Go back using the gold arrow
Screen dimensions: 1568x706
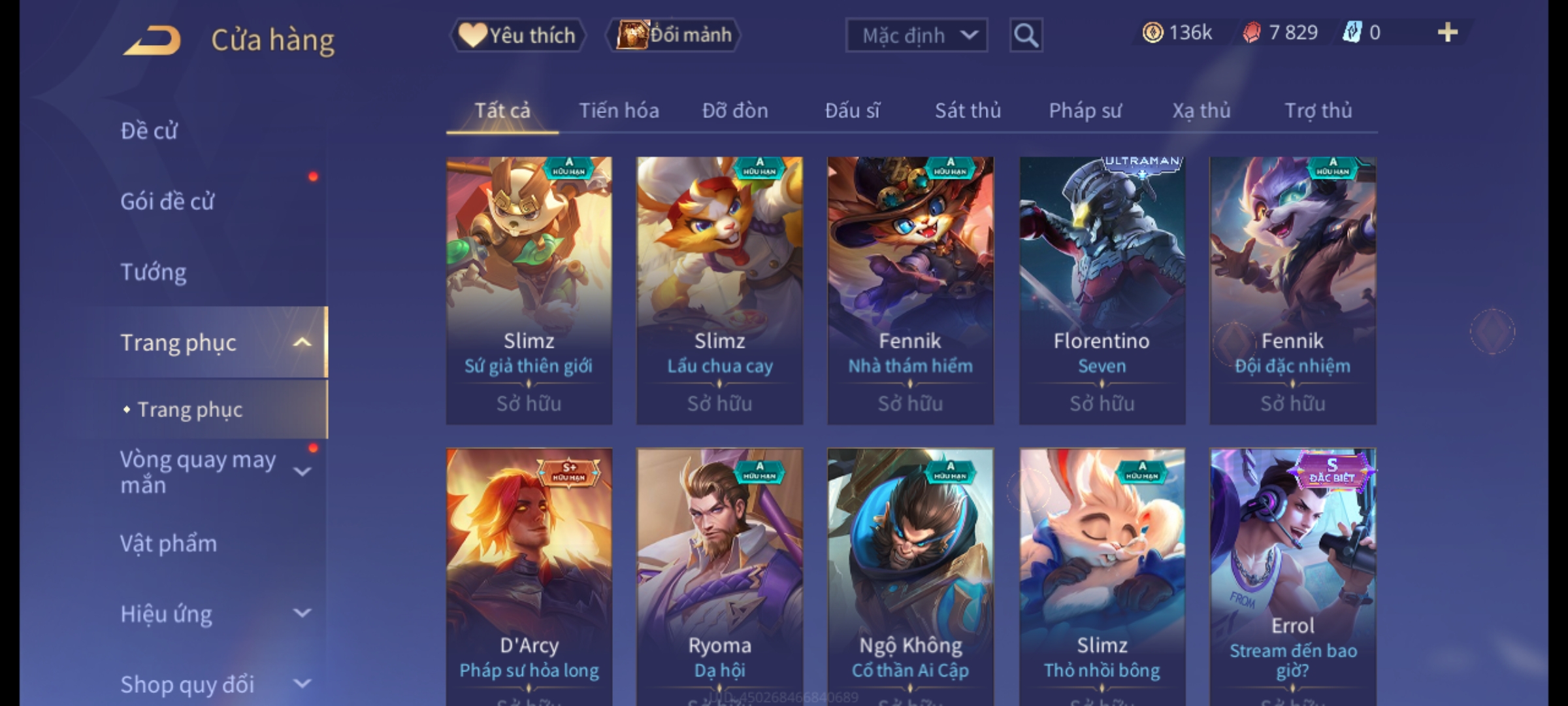[x=152, y=41]
